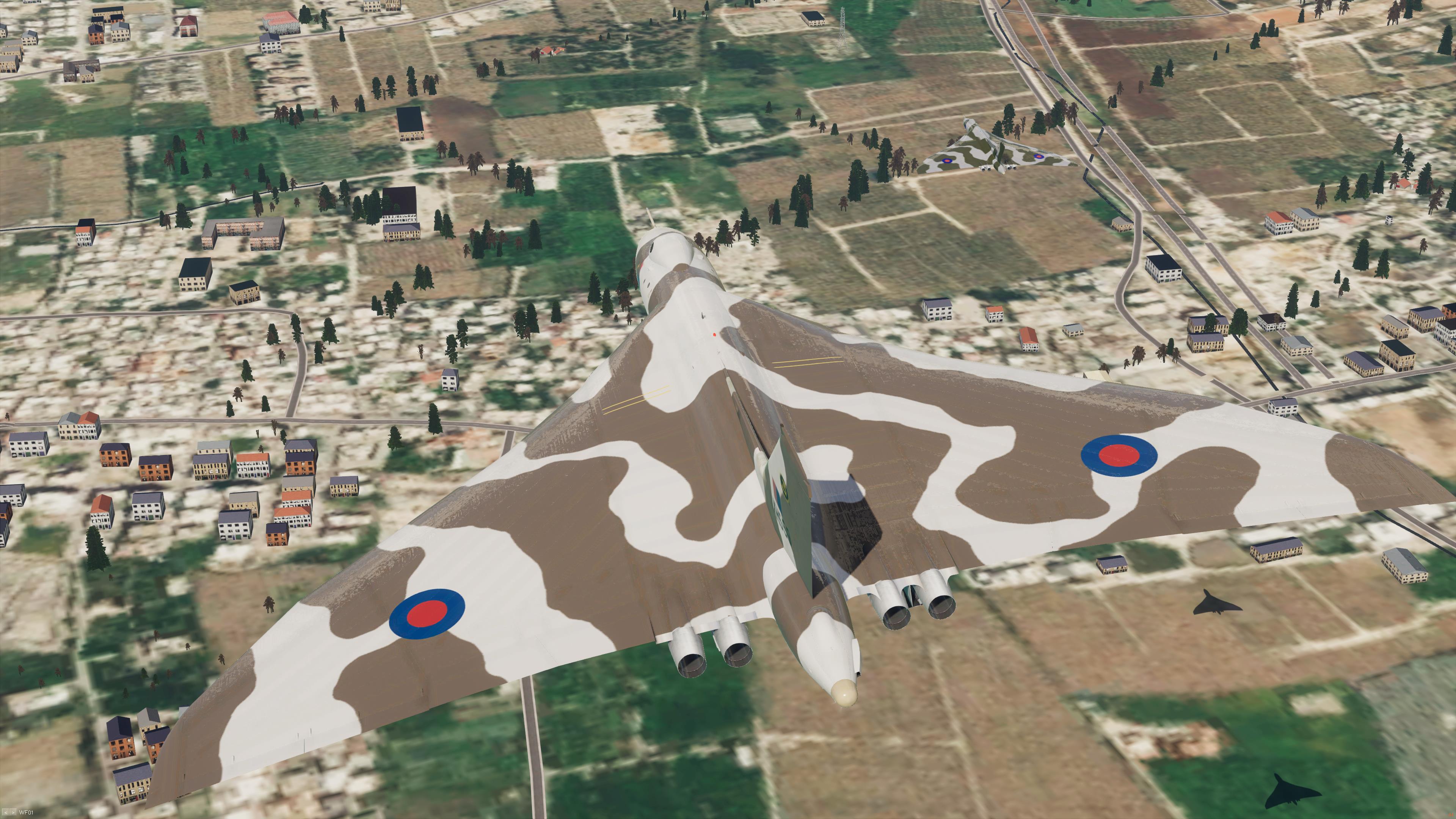Click the left arrow button beside WF01

point(6,812)
